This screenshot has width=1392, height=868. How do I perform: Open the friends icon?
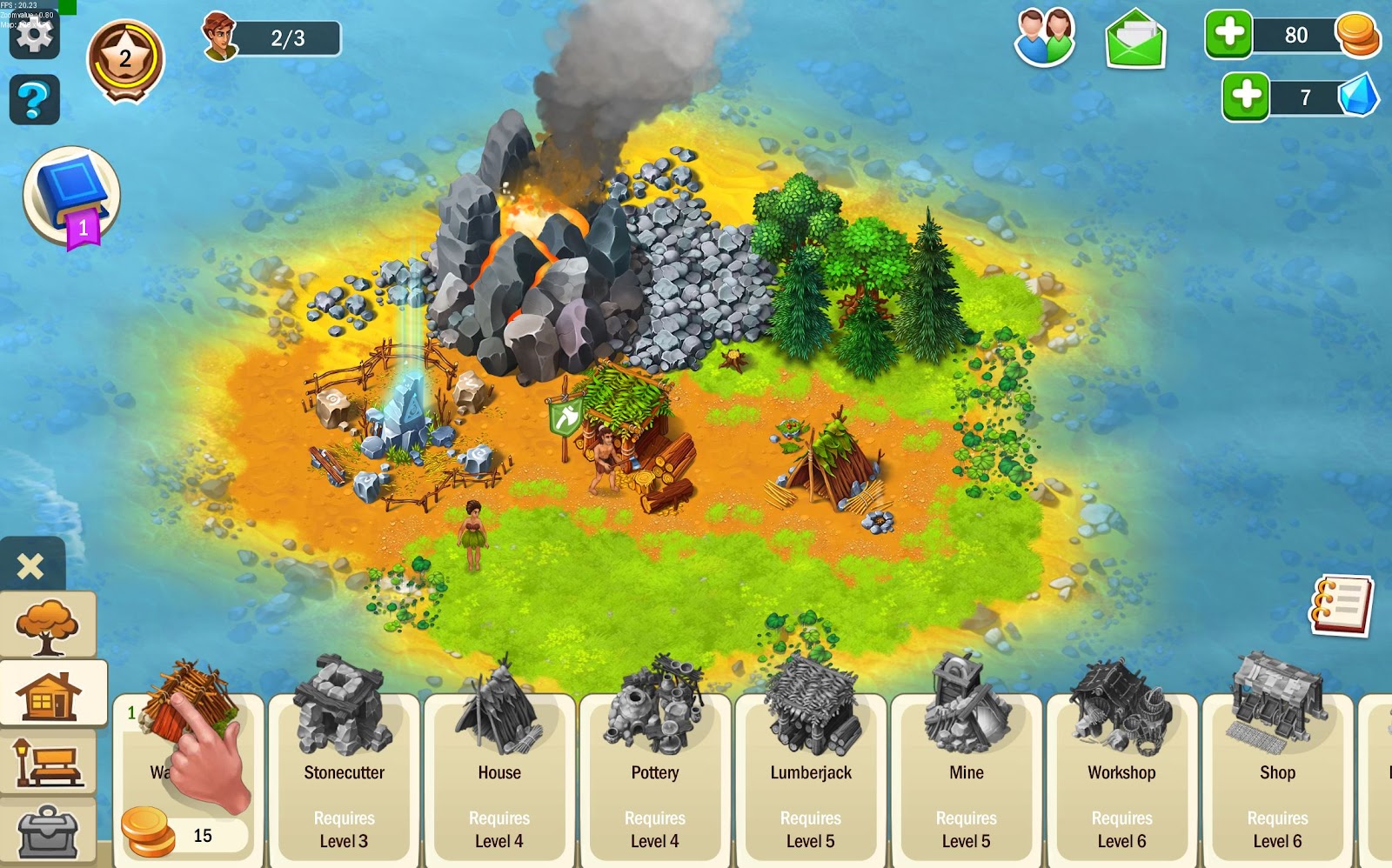[x=1045, y=37]
